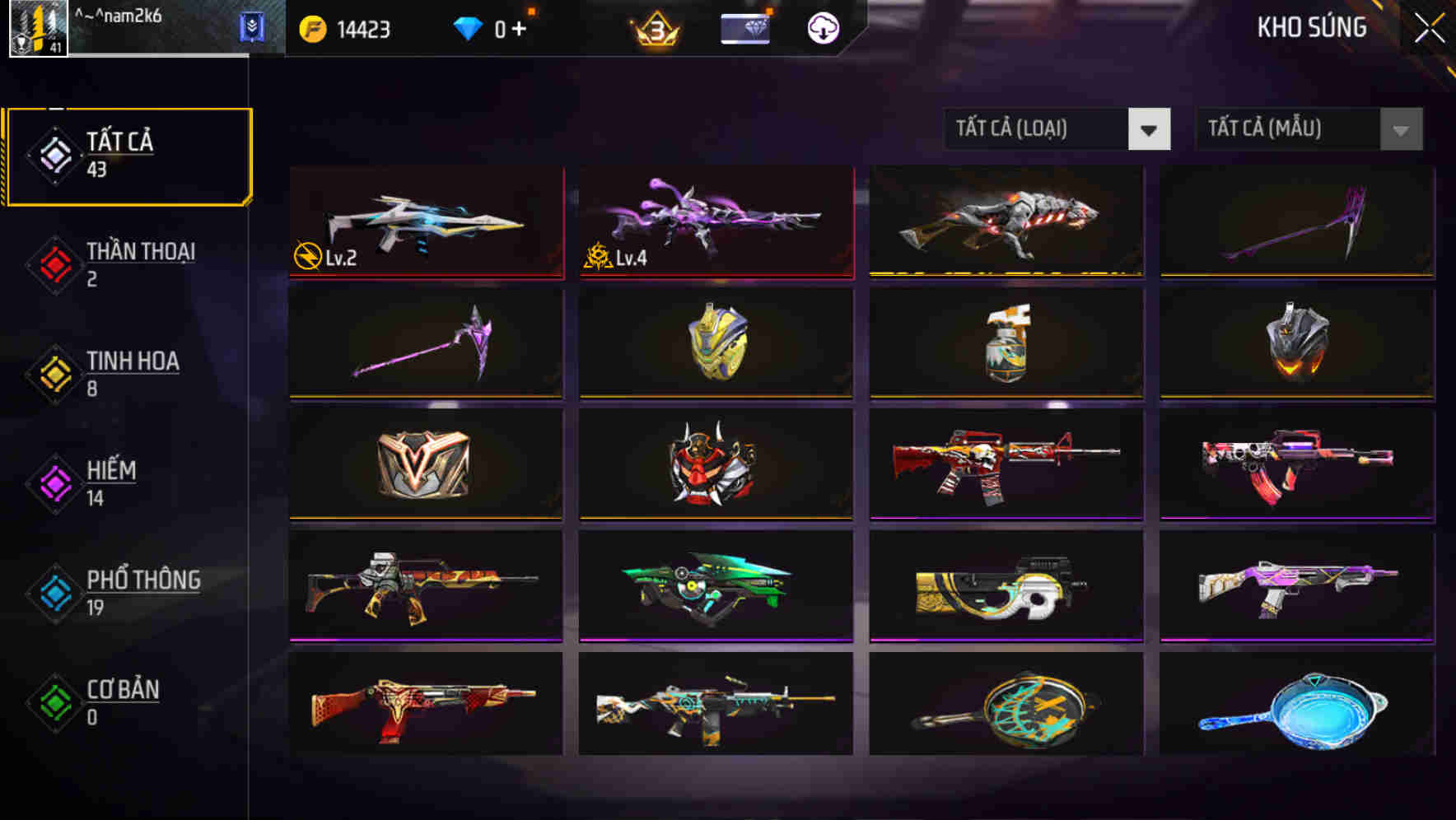Click the arrow on the type filter
The height and width of the screenshot is (820, 1456).
point(1150,129)
